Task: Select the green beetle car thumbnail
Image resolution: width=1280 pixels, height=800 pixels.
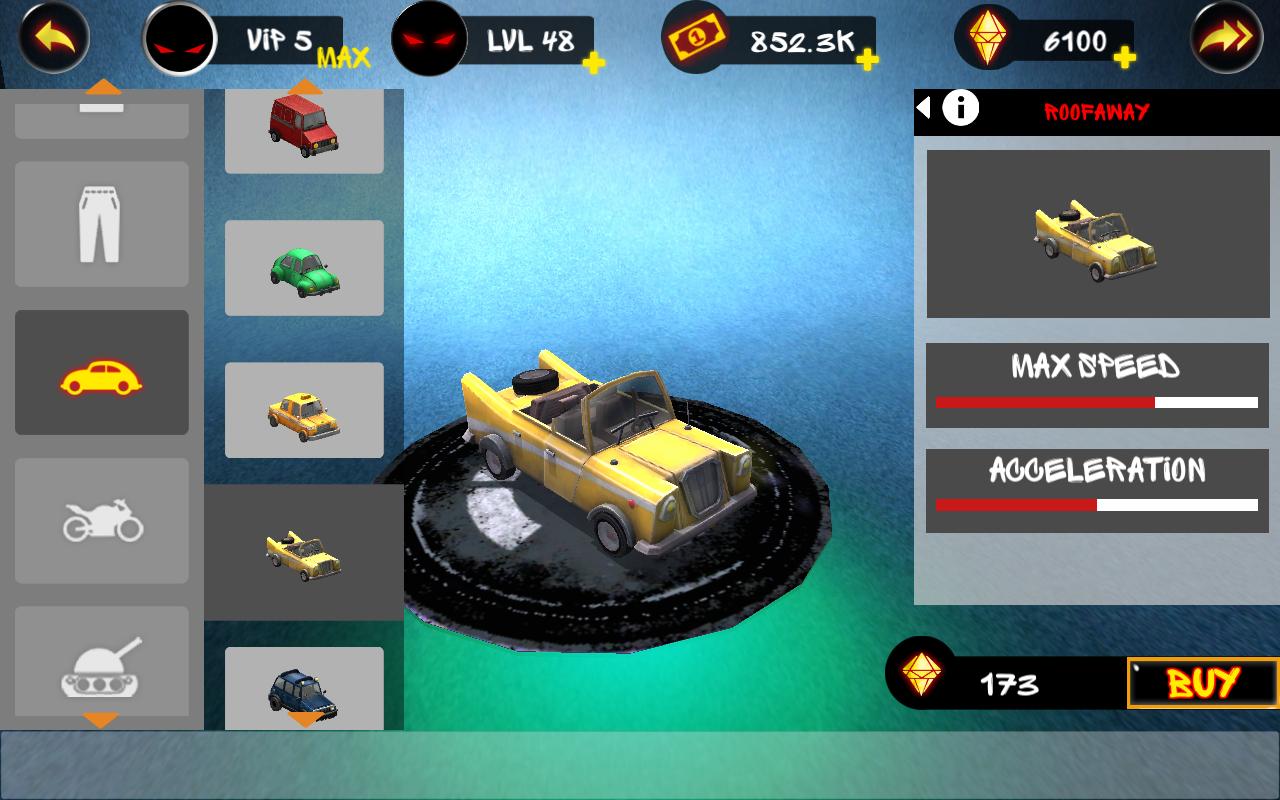Action: pyautogui.click(x=304, y=268)
